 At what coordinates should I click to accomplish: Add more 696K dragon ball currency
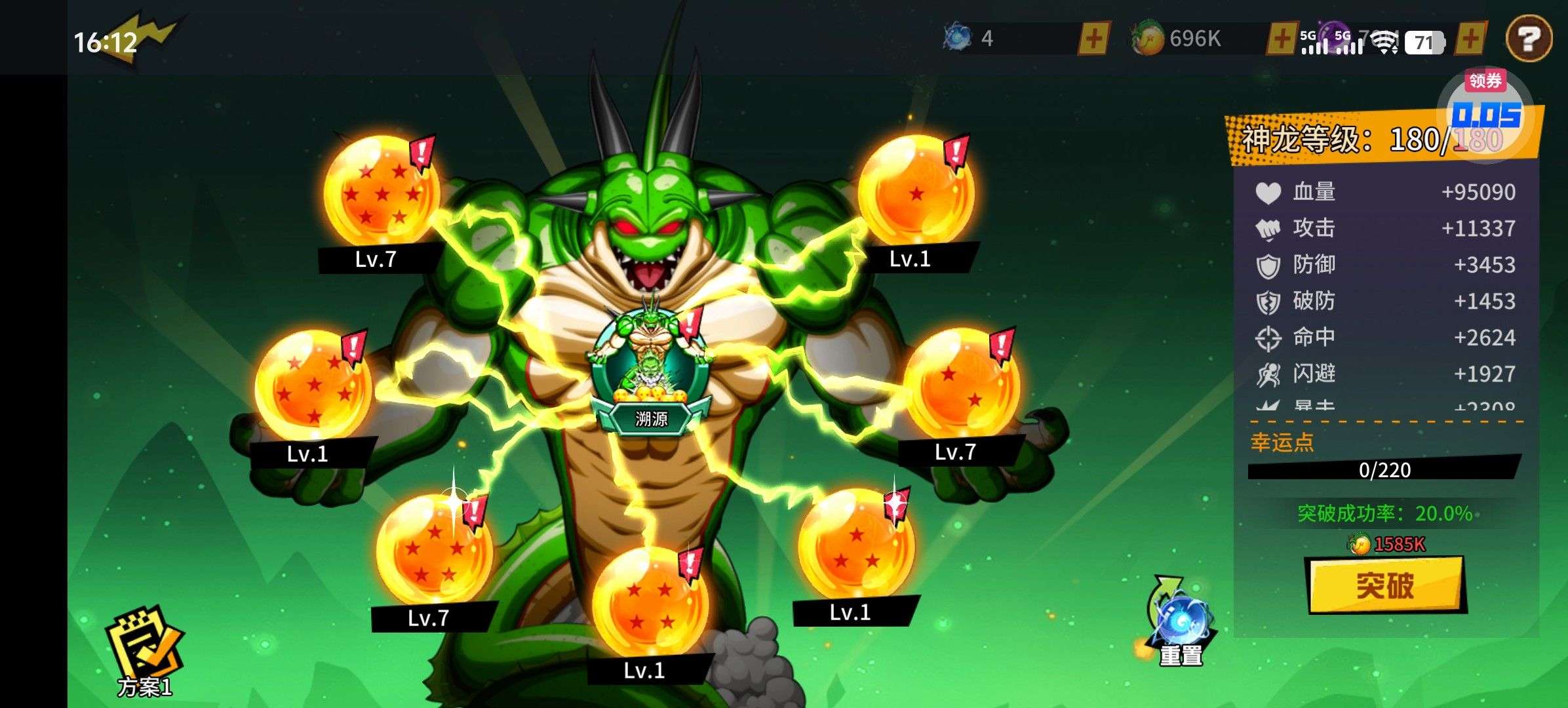point(1280,39)
